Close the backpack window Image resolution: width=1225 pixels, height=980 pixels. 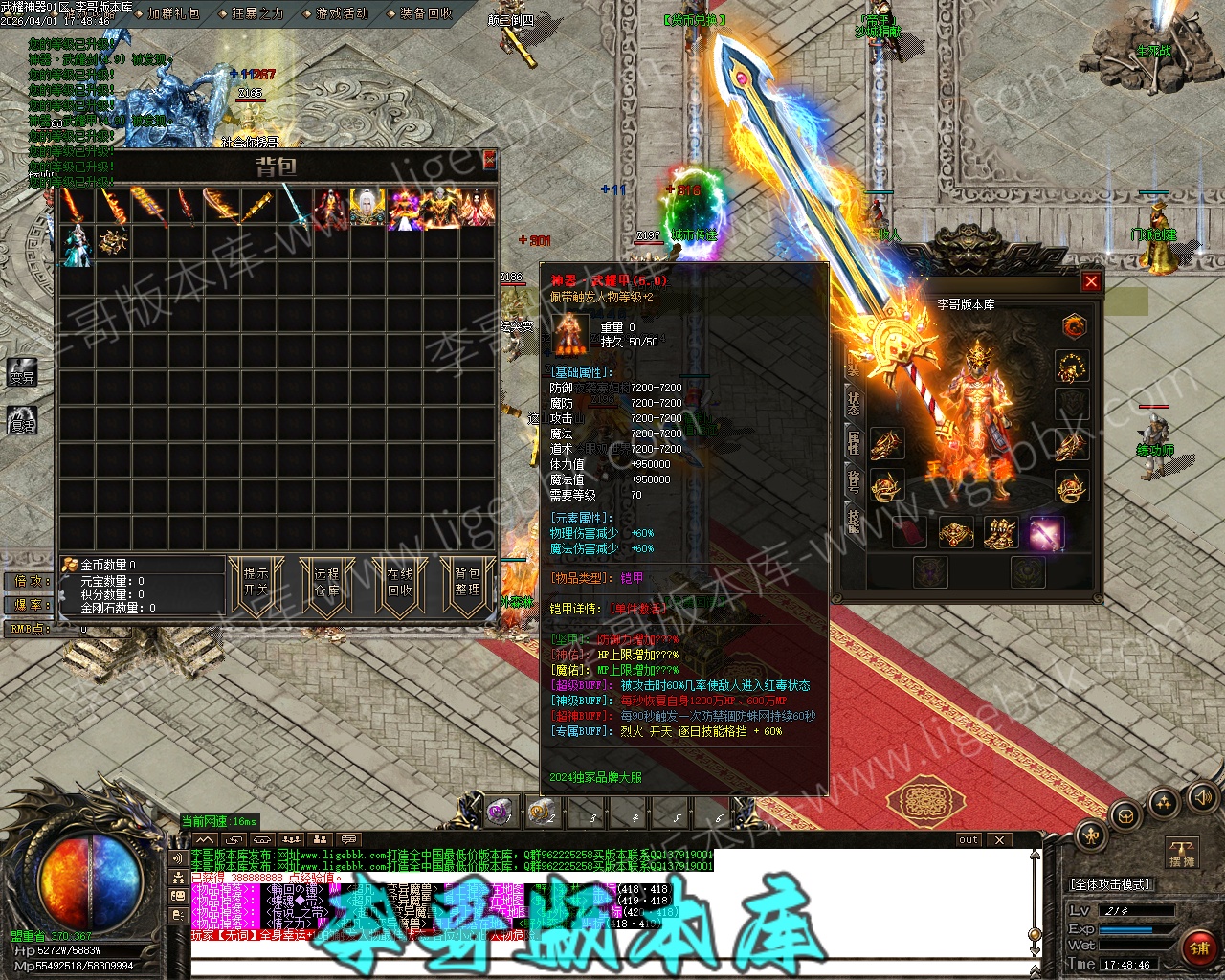pyautogui.click(x=489, y=159)
